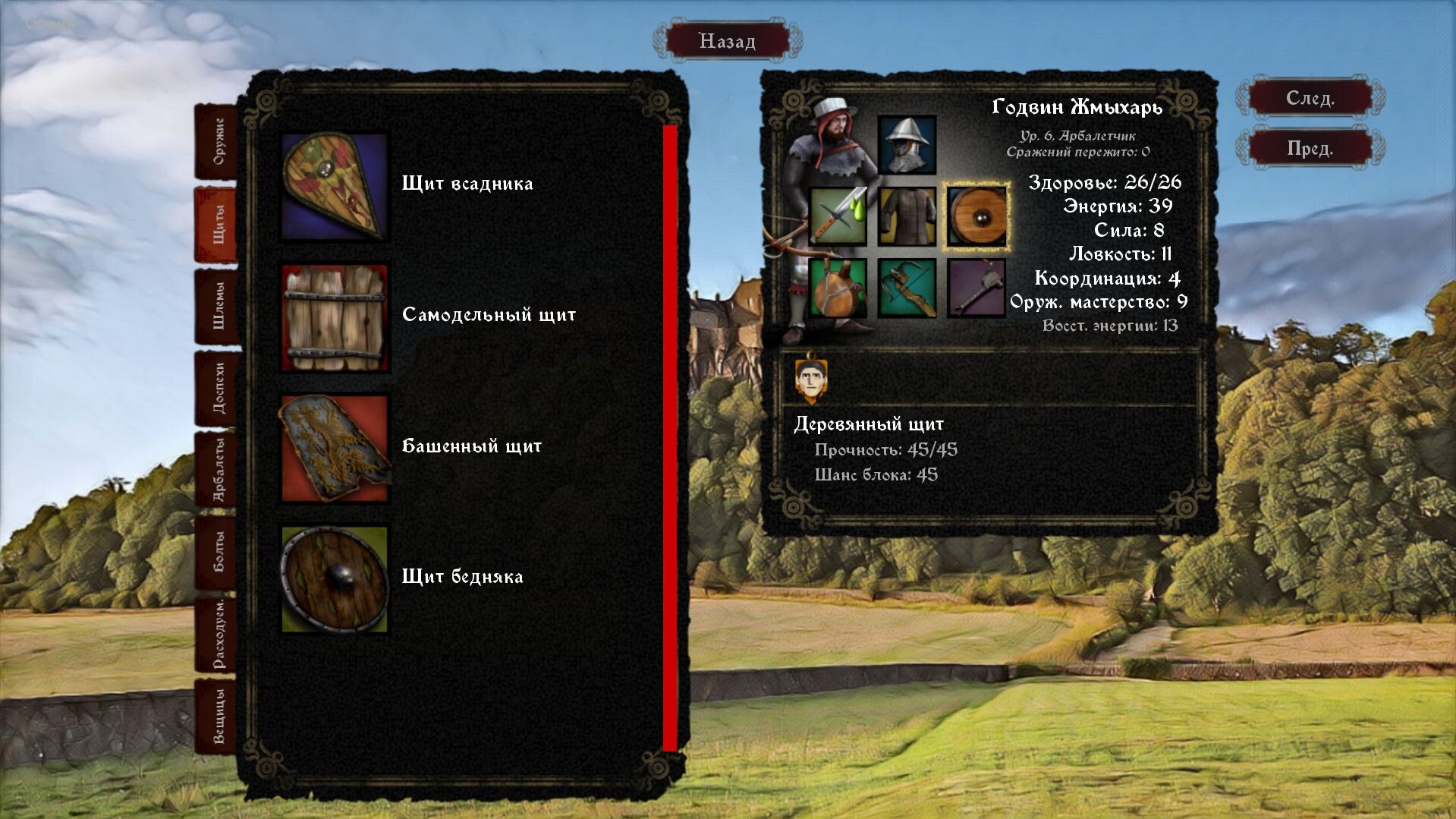Screen dimensions: 1456x819
Task: Show next character with След. button
Action: pyautogui.click(x=1310, y=98)
